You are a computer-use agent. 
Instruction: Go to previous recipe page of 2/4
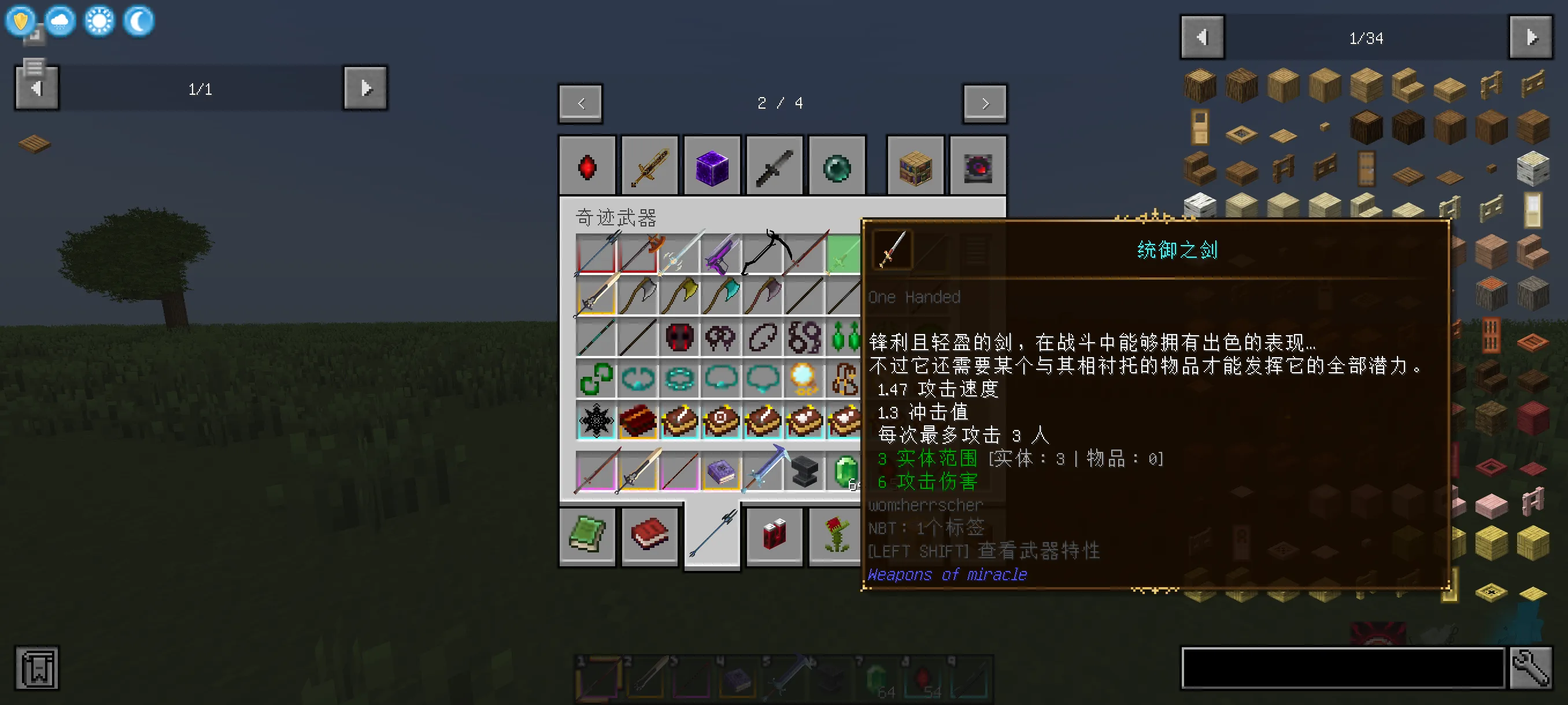[x=579, y=103]
